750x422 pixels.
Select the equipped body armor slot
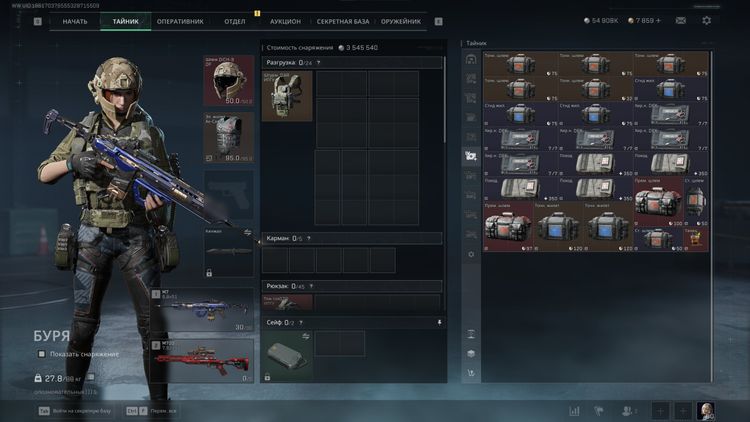[229, 137]
